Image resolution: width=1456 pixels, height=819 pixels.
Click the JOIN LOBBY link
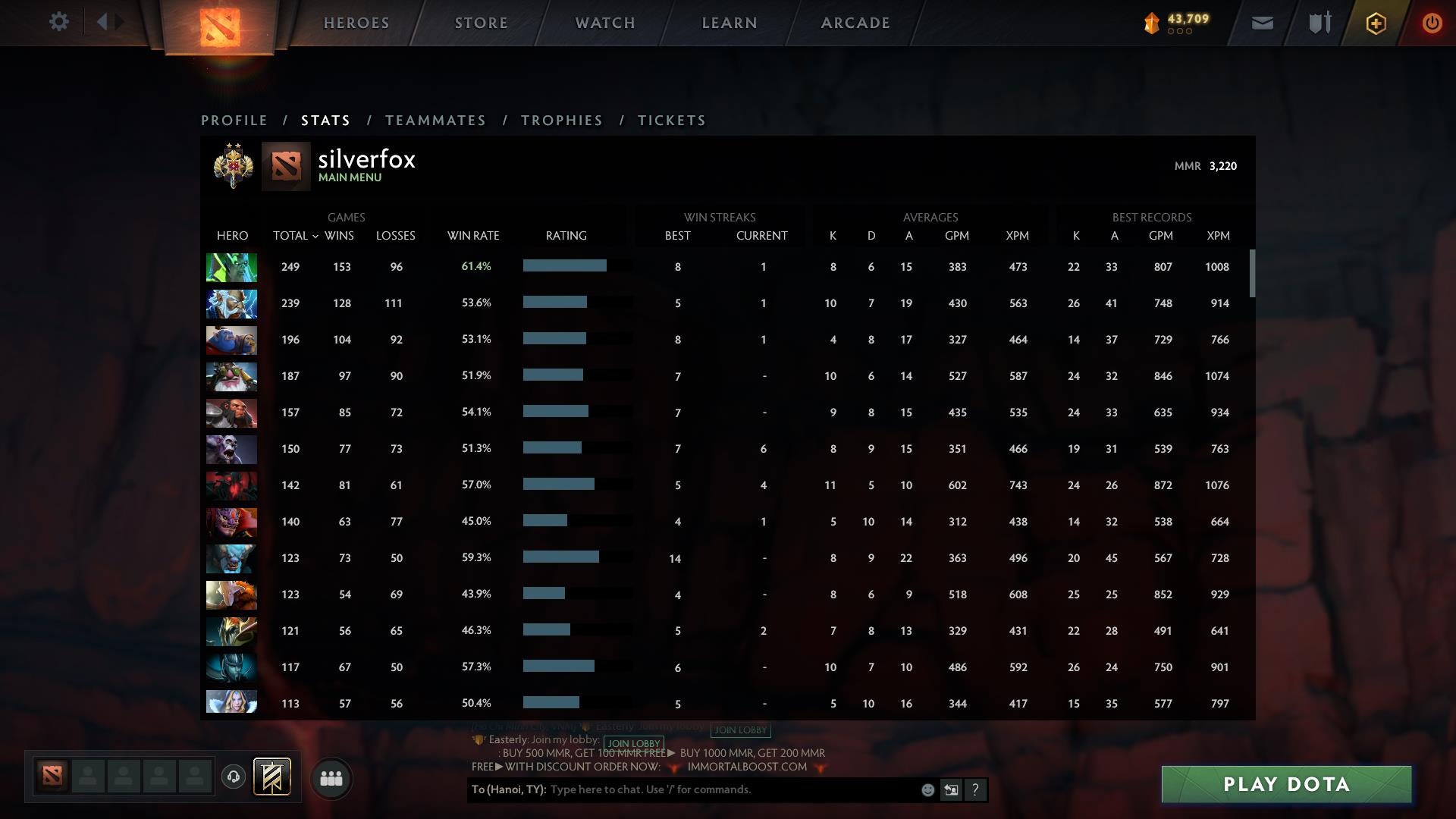[x=634, y=743]
